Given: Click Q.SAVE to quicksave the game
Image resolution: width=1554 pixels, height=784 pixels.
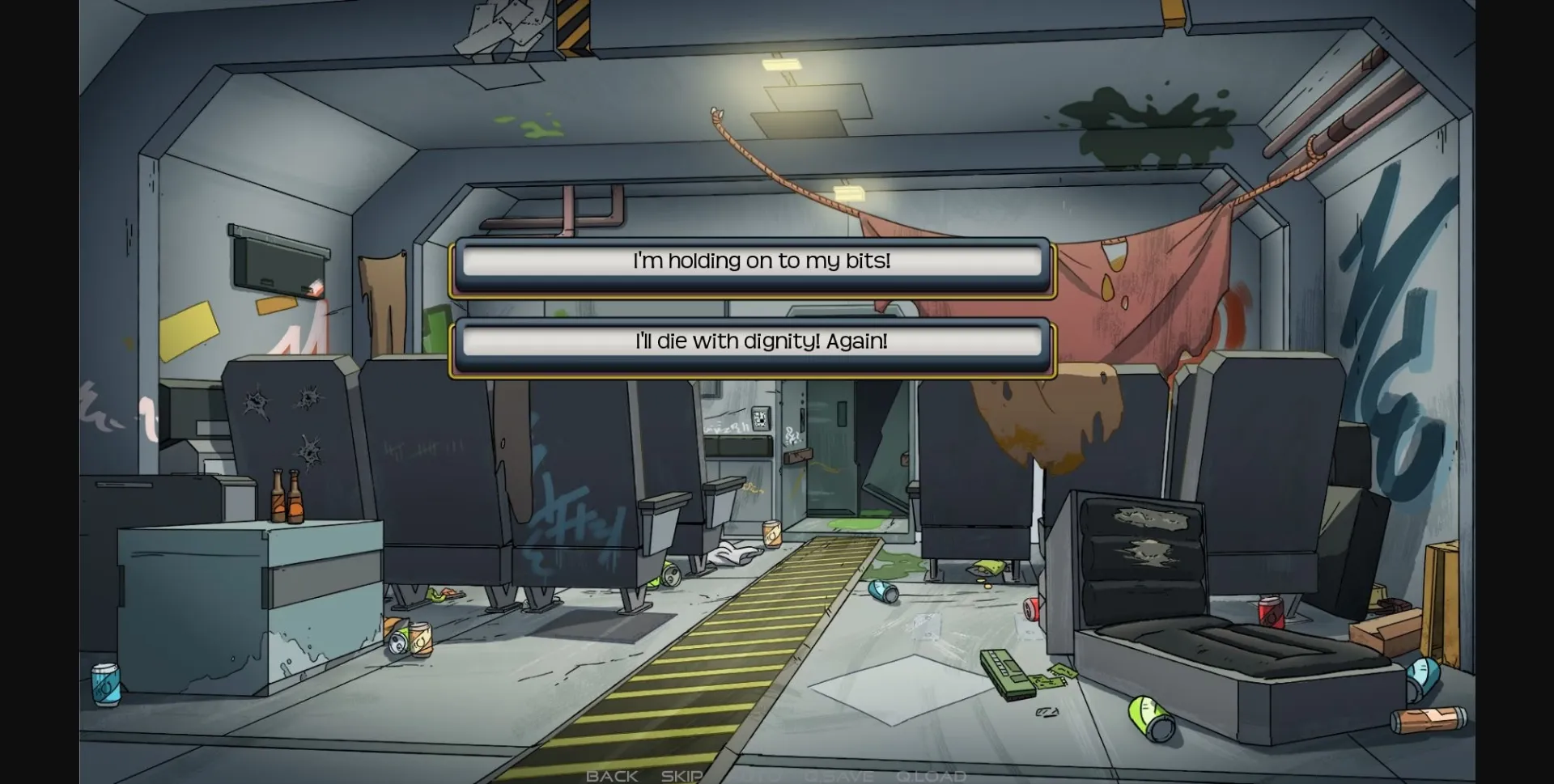Looking at the screenshot, I should click(x=839, y=775).
